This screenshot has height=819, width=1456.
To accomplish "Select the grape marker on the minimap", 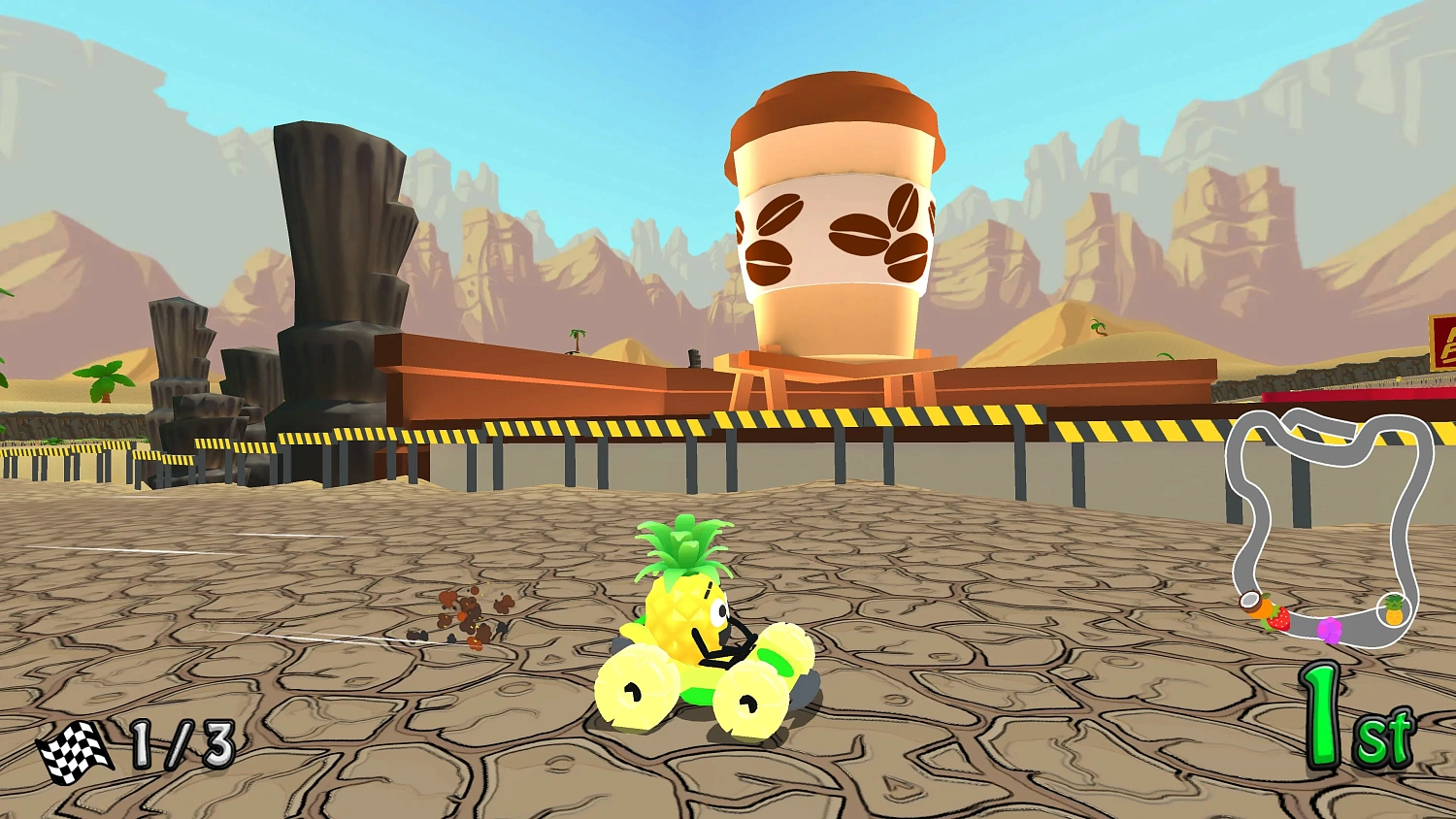I will 1330,631.
